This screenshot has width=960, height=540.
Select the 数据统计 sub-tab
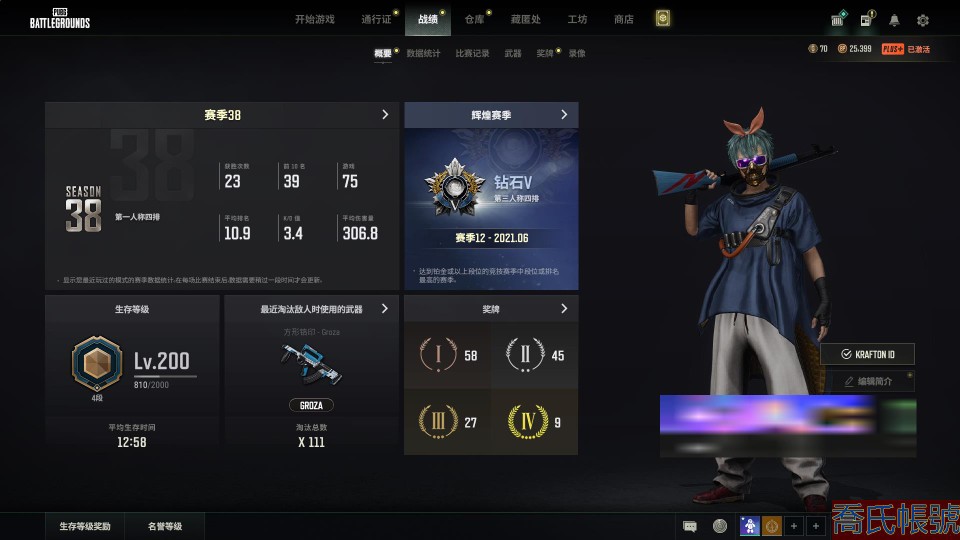click(x=423, y=53)
